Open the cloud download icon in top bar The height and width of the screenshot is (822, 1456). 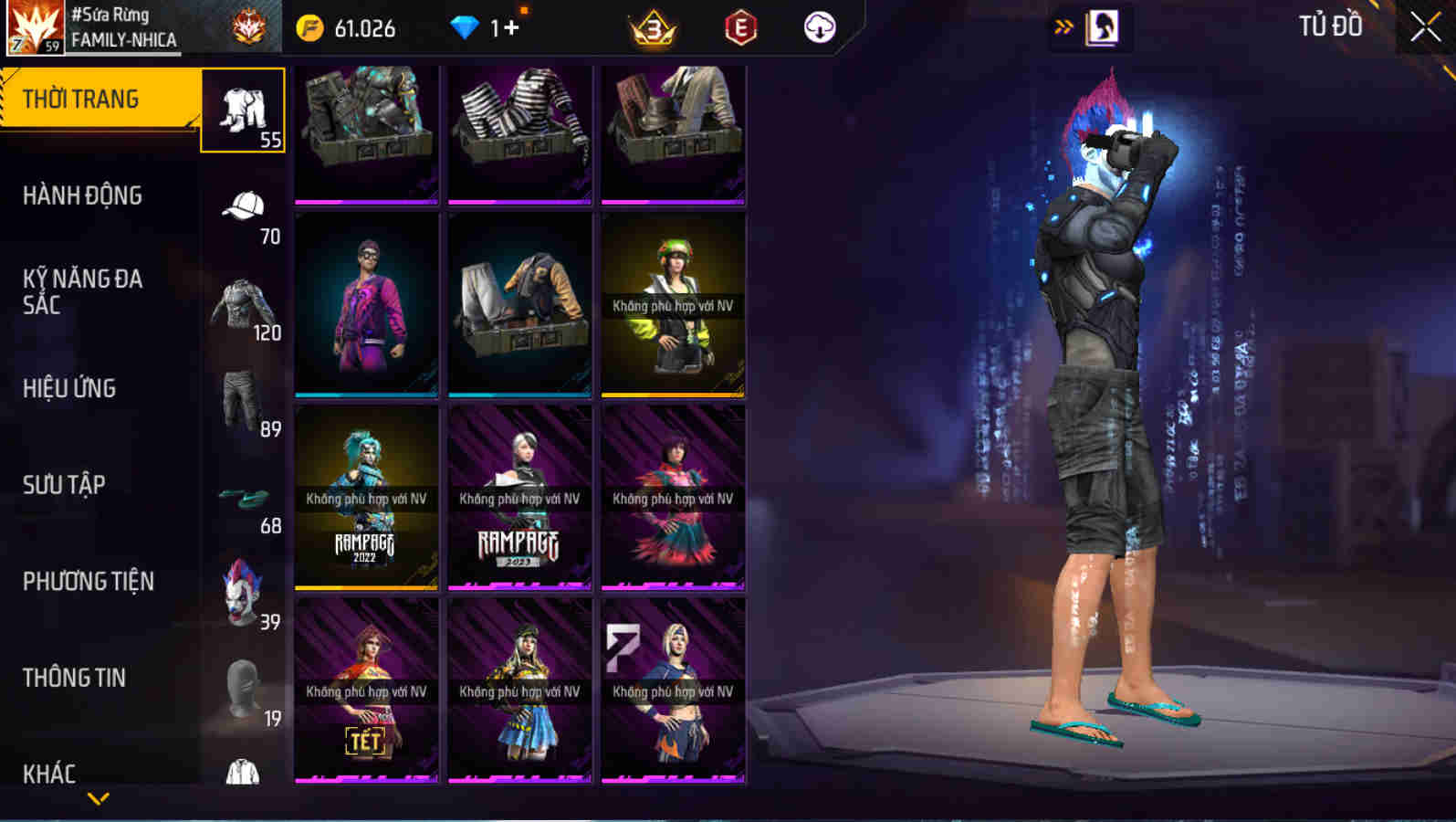(x=819, y=26)
